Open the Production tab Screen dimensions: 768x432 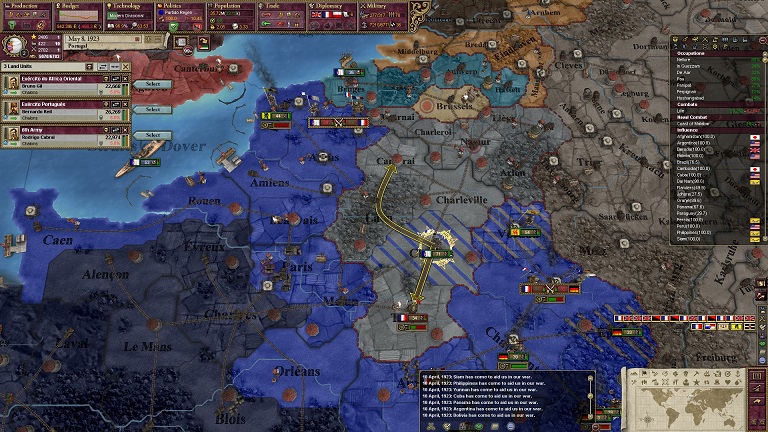tap(26, 5)
